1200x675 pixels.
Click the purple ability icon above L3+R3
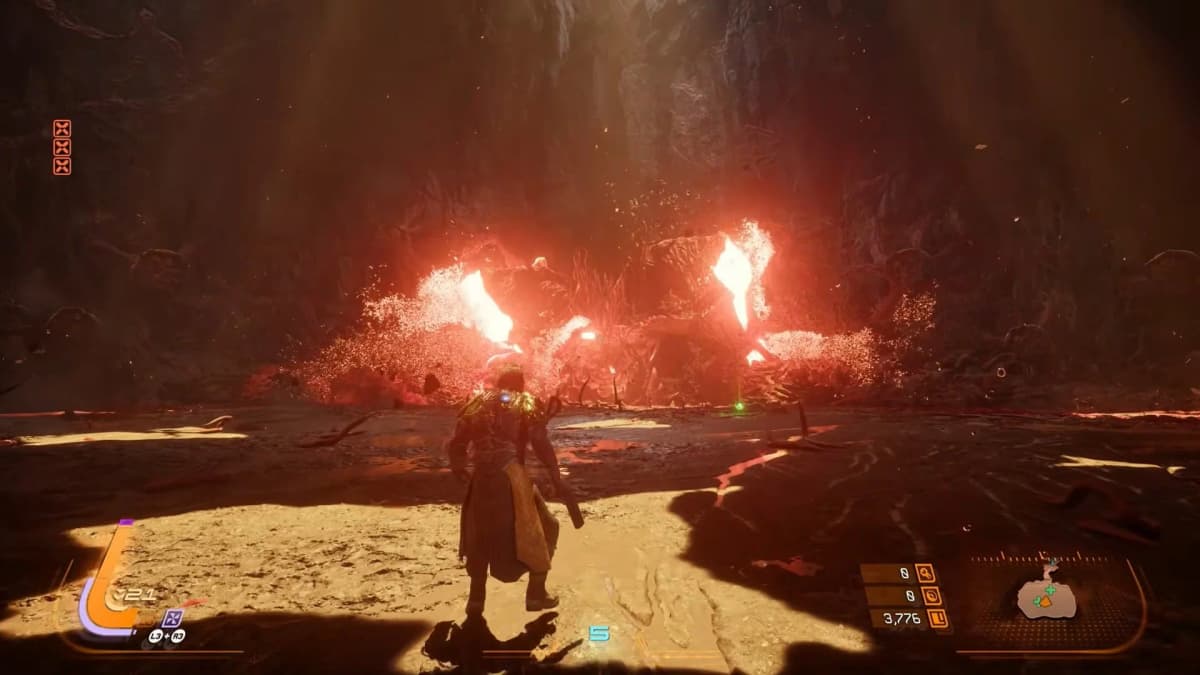click(173, 617)
